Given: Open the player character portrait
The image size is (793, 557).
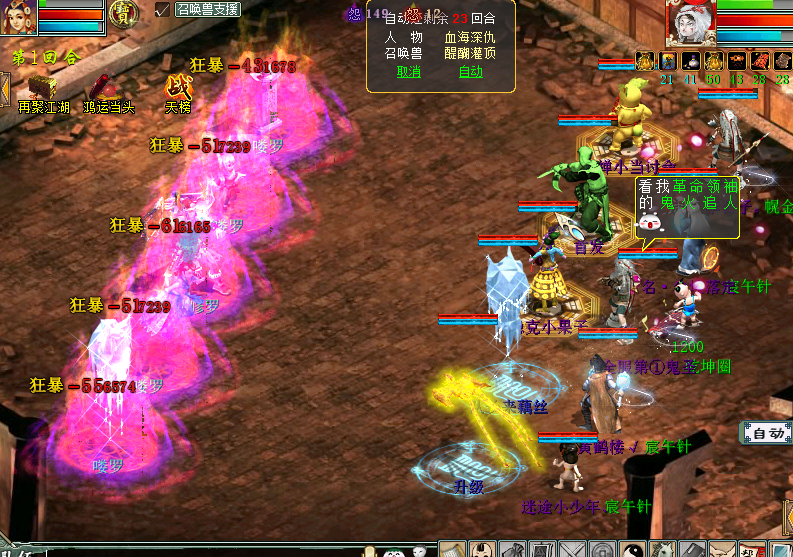Looking at the screenshot, I should [18, 17].
